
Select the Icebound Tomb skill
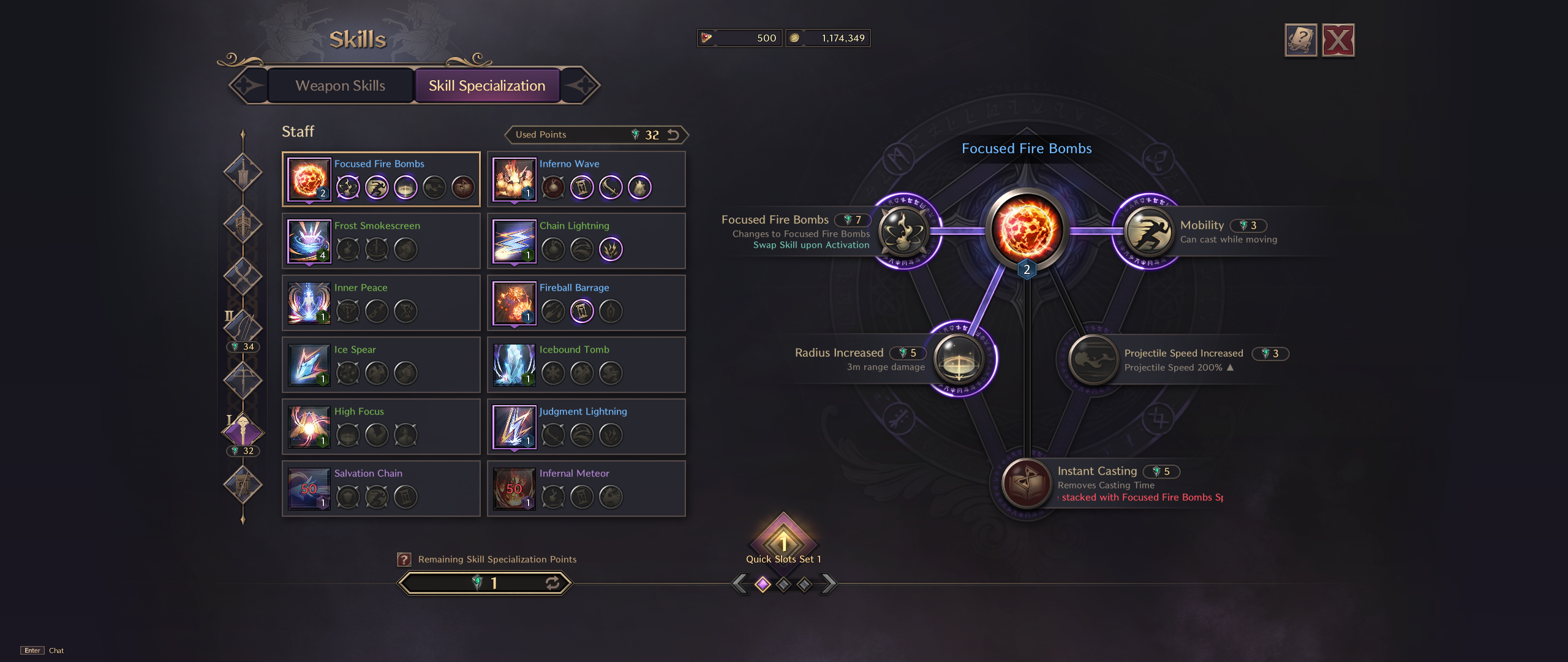(514, 365)
